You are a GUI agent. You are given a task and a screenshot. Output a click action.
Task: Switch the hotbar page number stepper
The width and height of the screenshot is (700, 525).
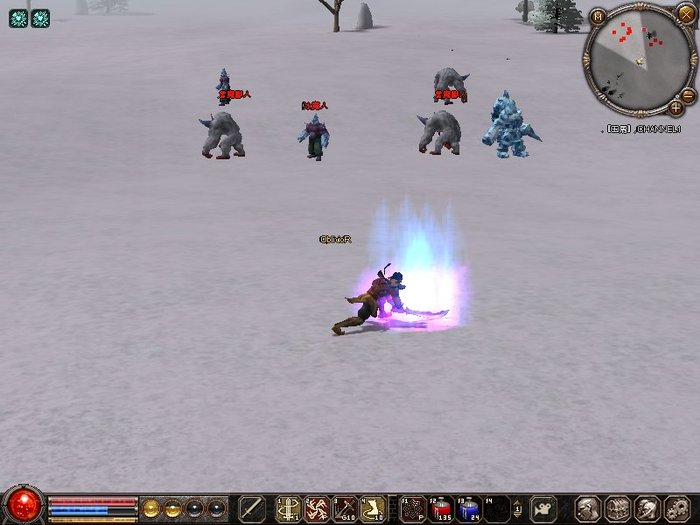pyautogui.click(x=518, y=508)
